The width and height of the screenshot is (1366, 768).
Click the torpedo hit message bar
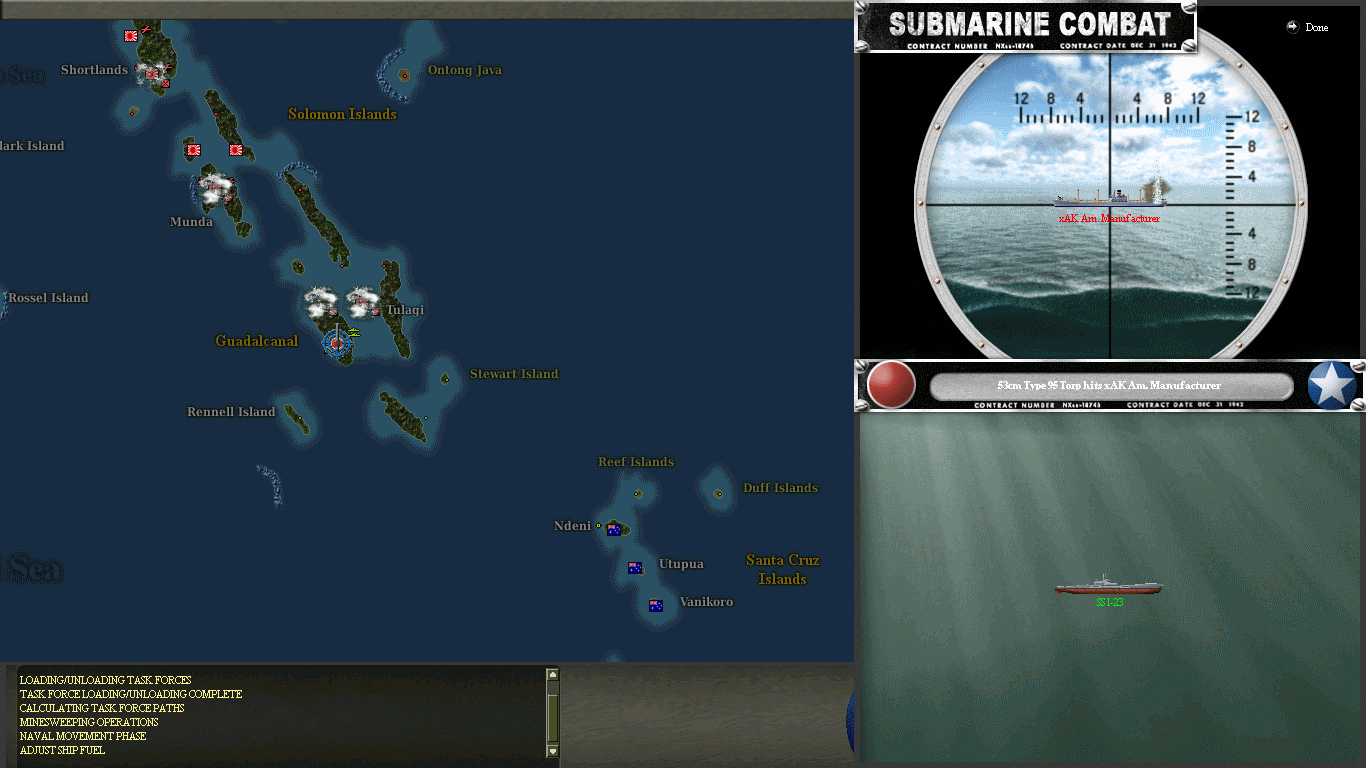tap(1110, 385)
